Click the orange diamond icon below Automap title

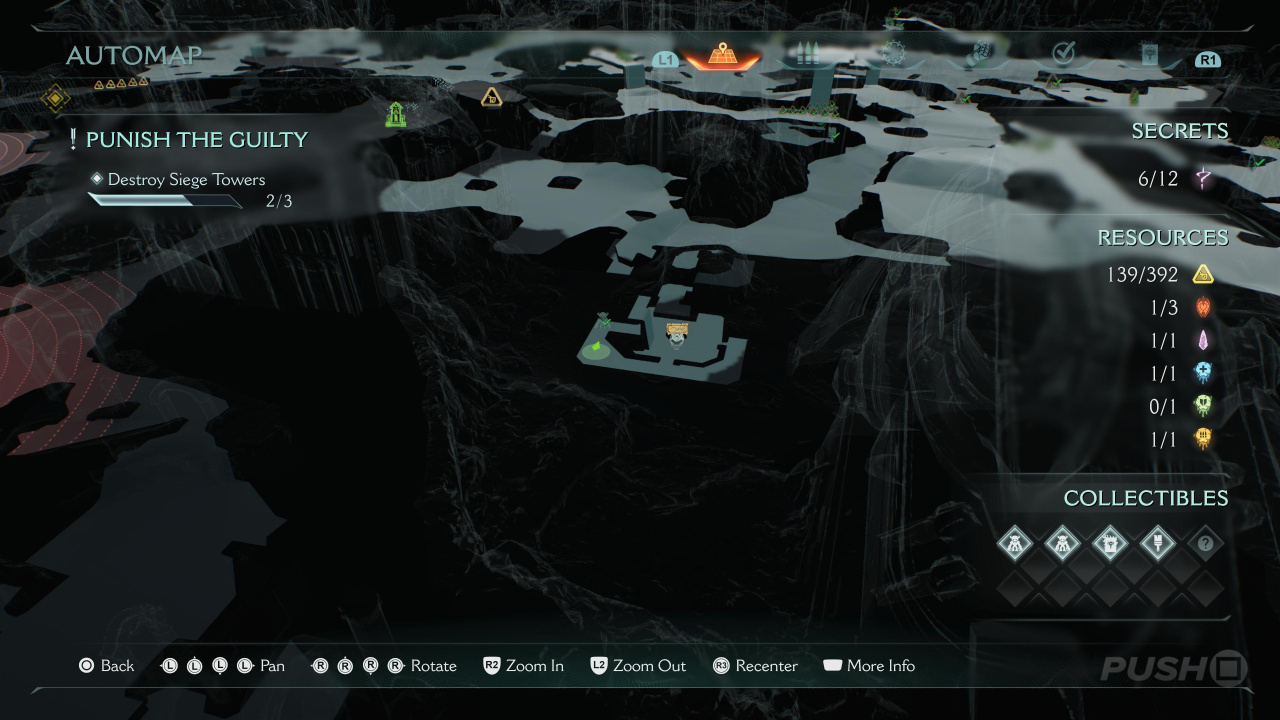coord(55,98)
